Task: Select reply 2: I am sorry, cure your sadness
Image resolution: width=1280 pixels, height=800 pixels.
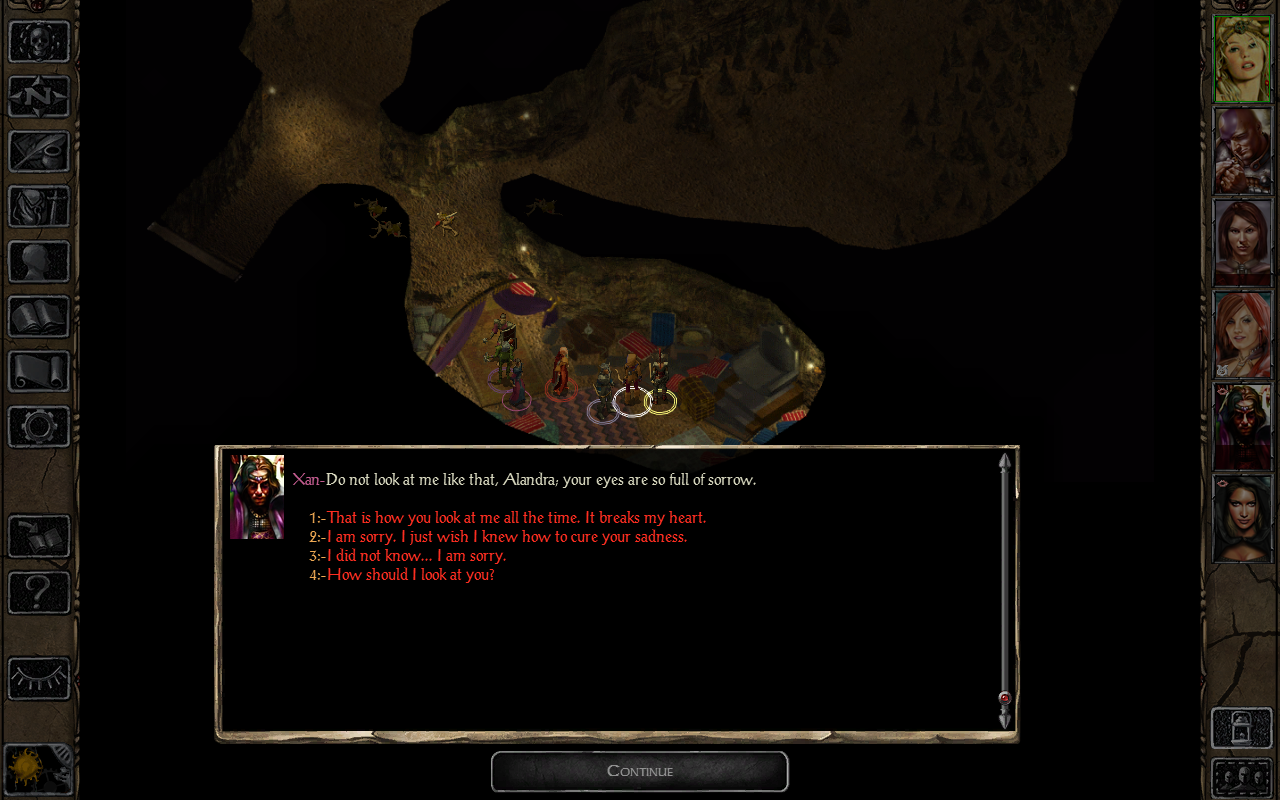Action: pos(506,537)
